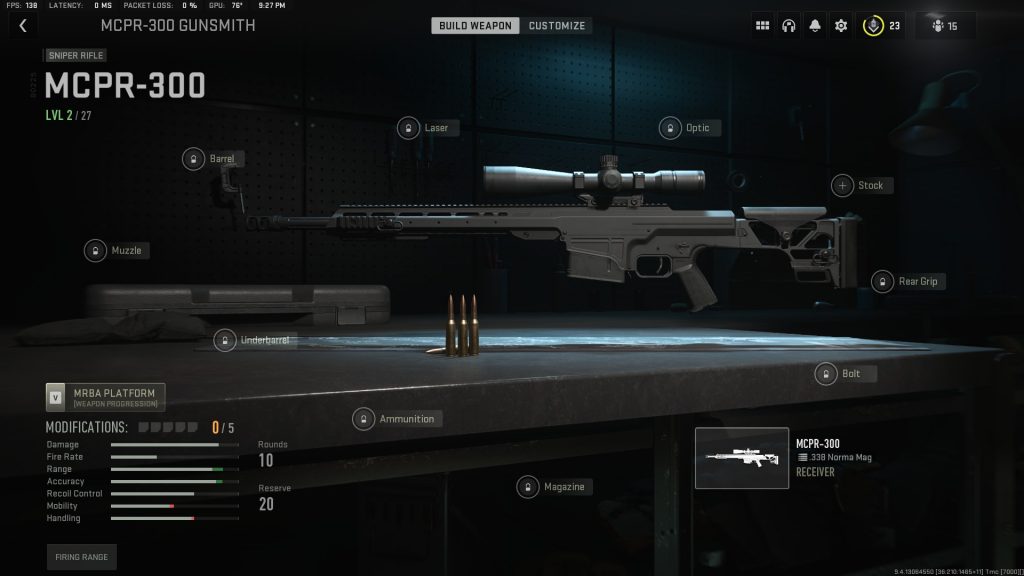Screen dimensions: 1024x576
Task: Open the MRBA Platform weapon progression
Action: pyautogui.click(x=105, y=397)
